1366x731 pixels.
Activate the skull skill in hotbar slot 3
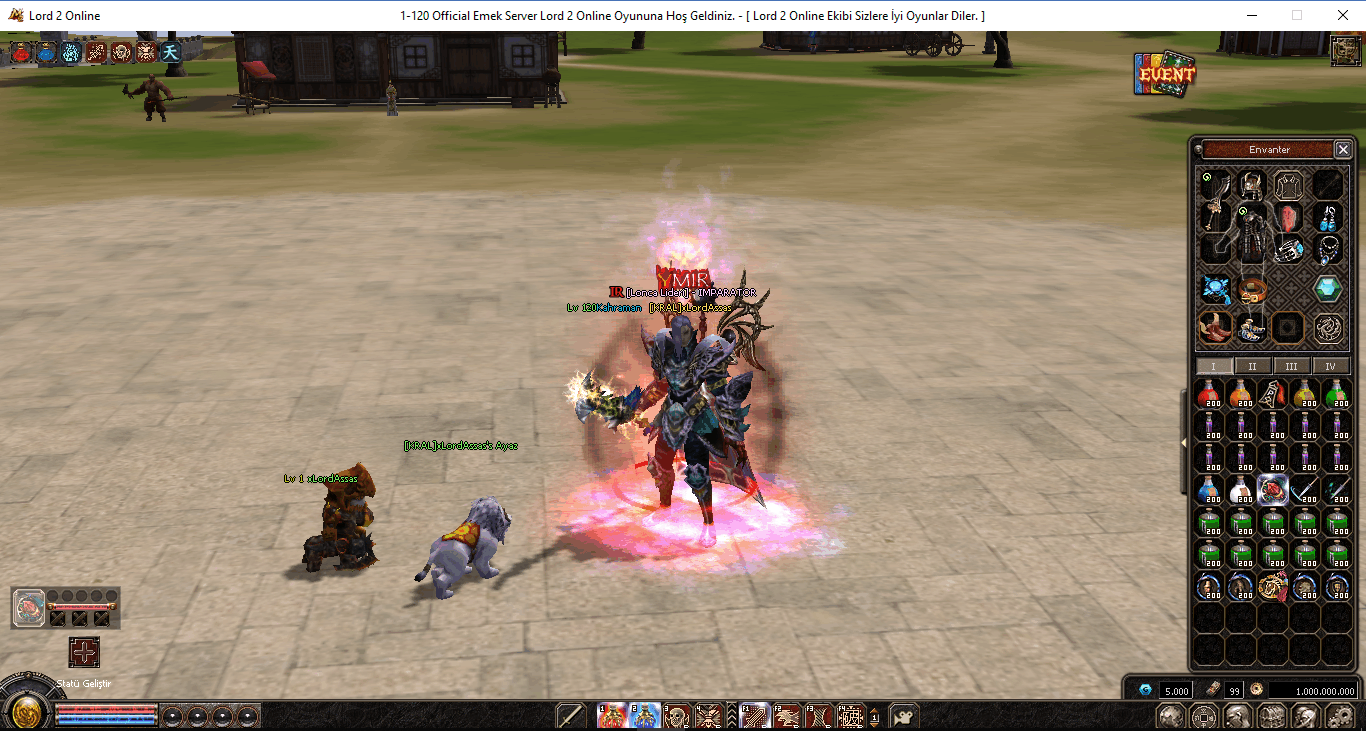click(x=674, y=715)
